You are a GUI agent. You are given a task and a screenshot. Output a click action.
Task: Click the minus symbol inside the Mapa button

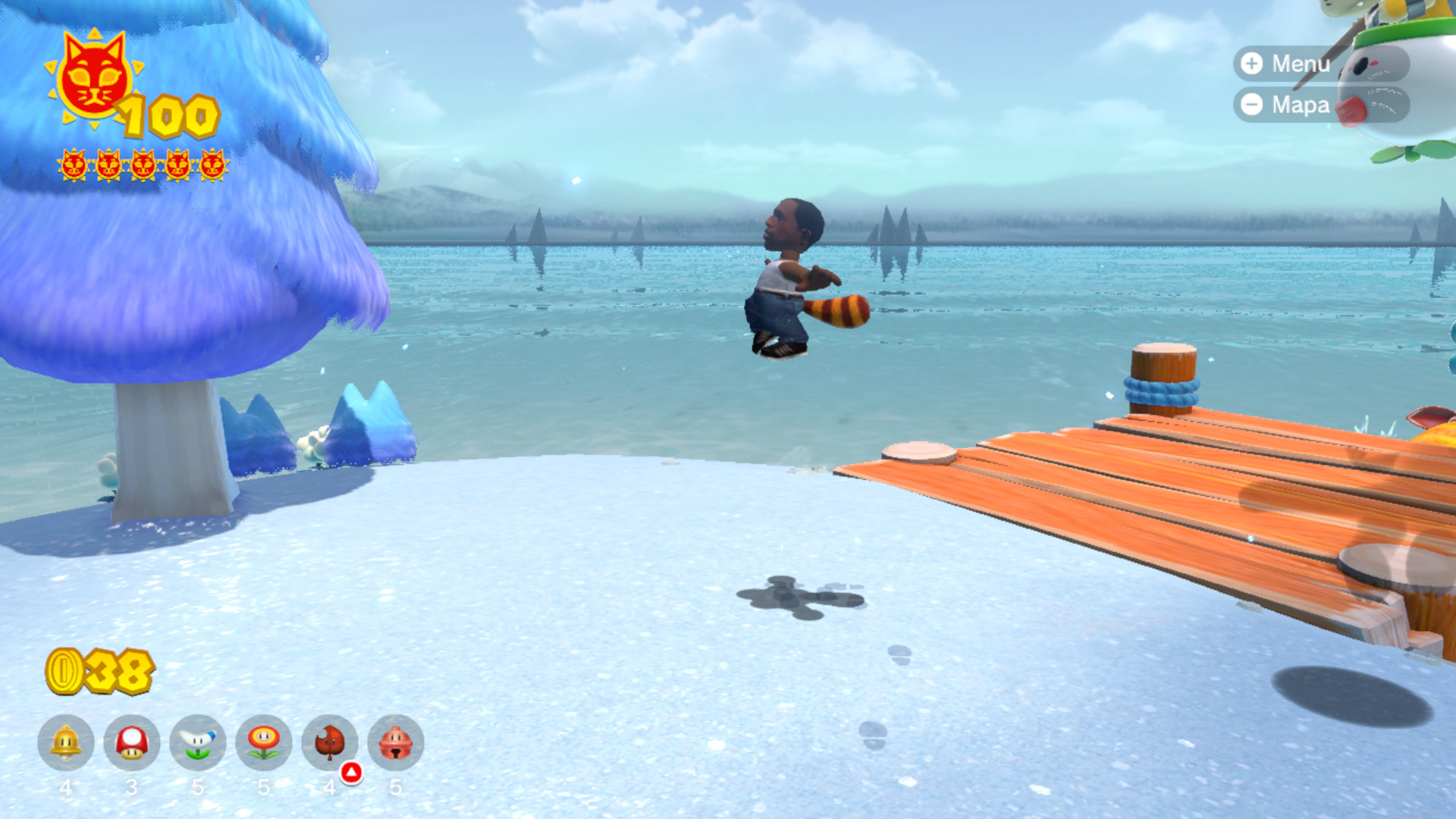click(x=1252, y=105)
